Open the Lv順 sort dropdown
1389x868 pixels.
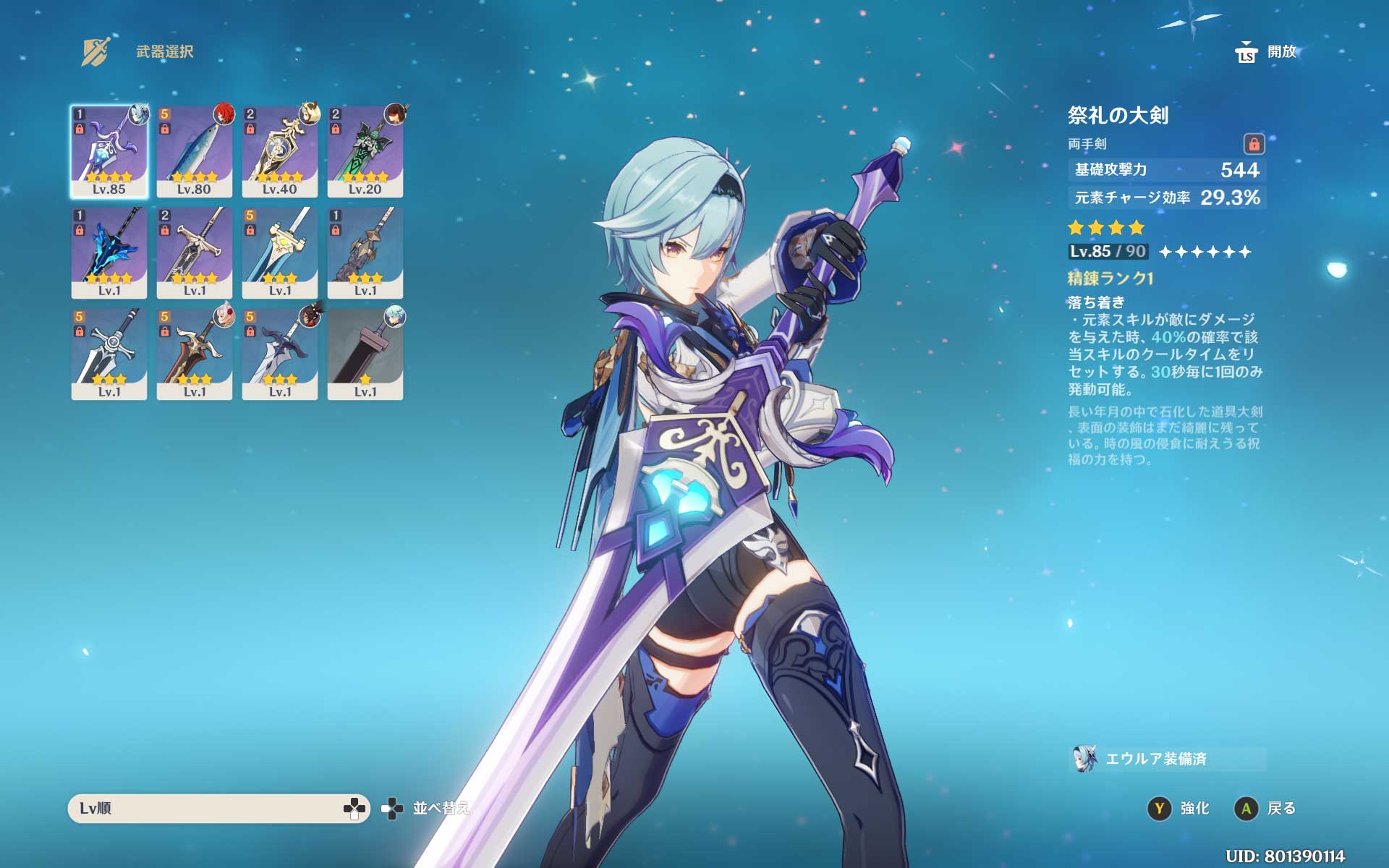218,808
